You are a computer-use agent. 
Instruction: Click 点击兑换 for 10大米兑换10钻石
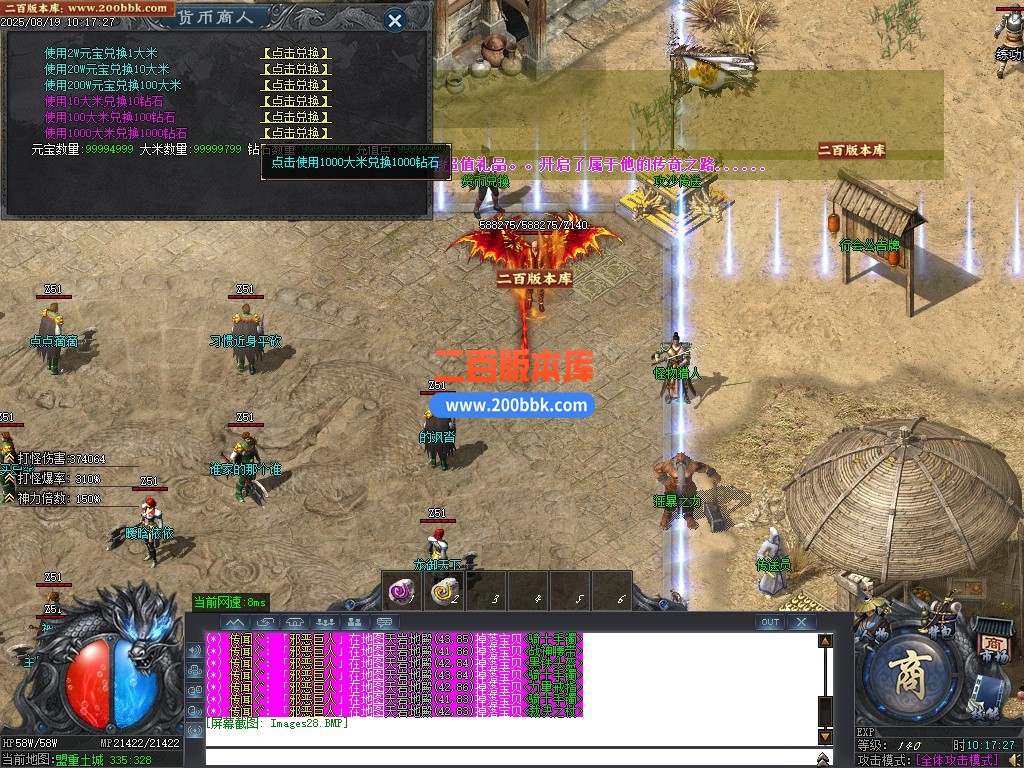(x=296, y=101)
